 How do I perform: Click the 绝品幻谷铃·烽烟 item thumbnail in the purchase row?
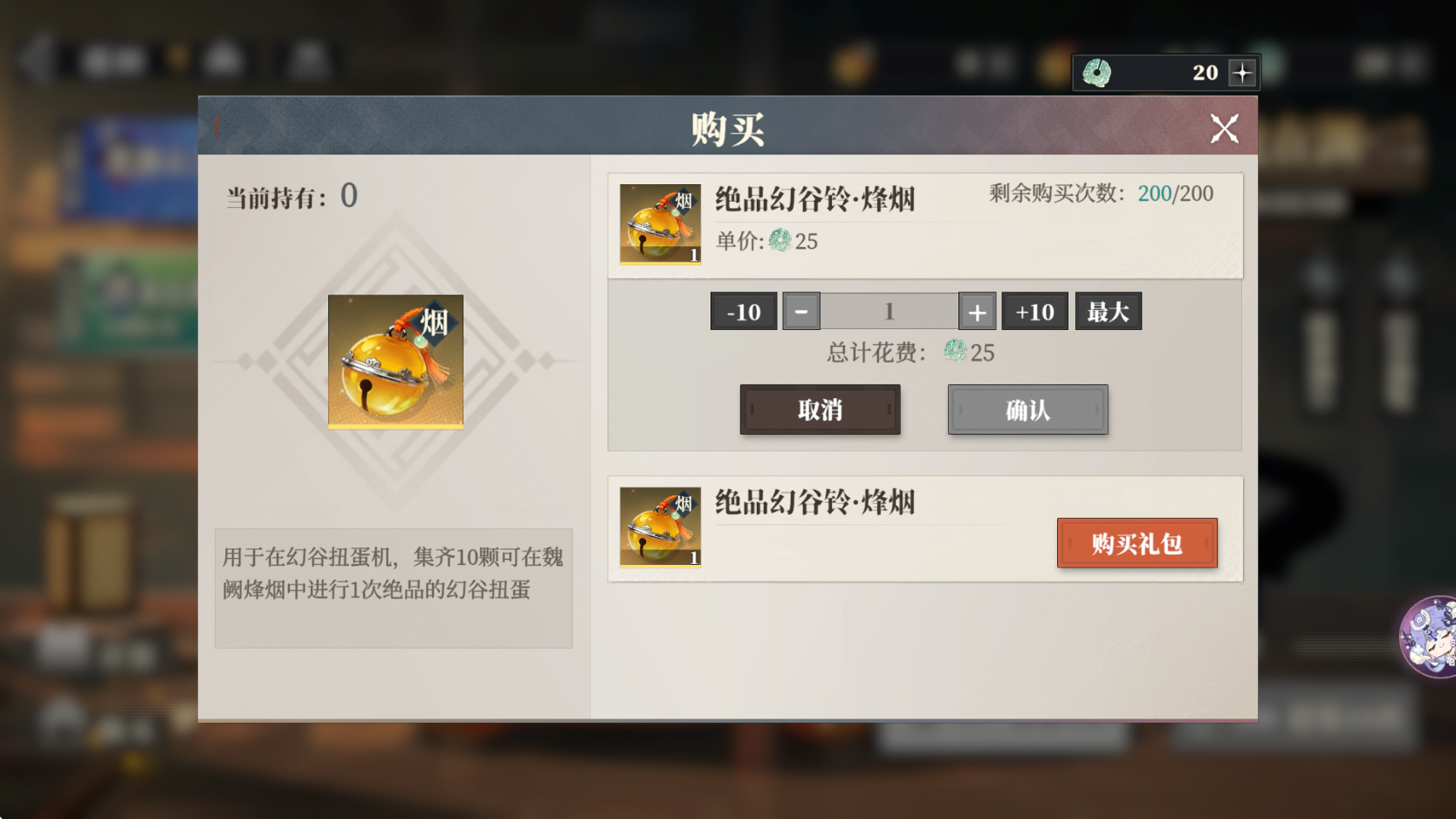(661, 224)
